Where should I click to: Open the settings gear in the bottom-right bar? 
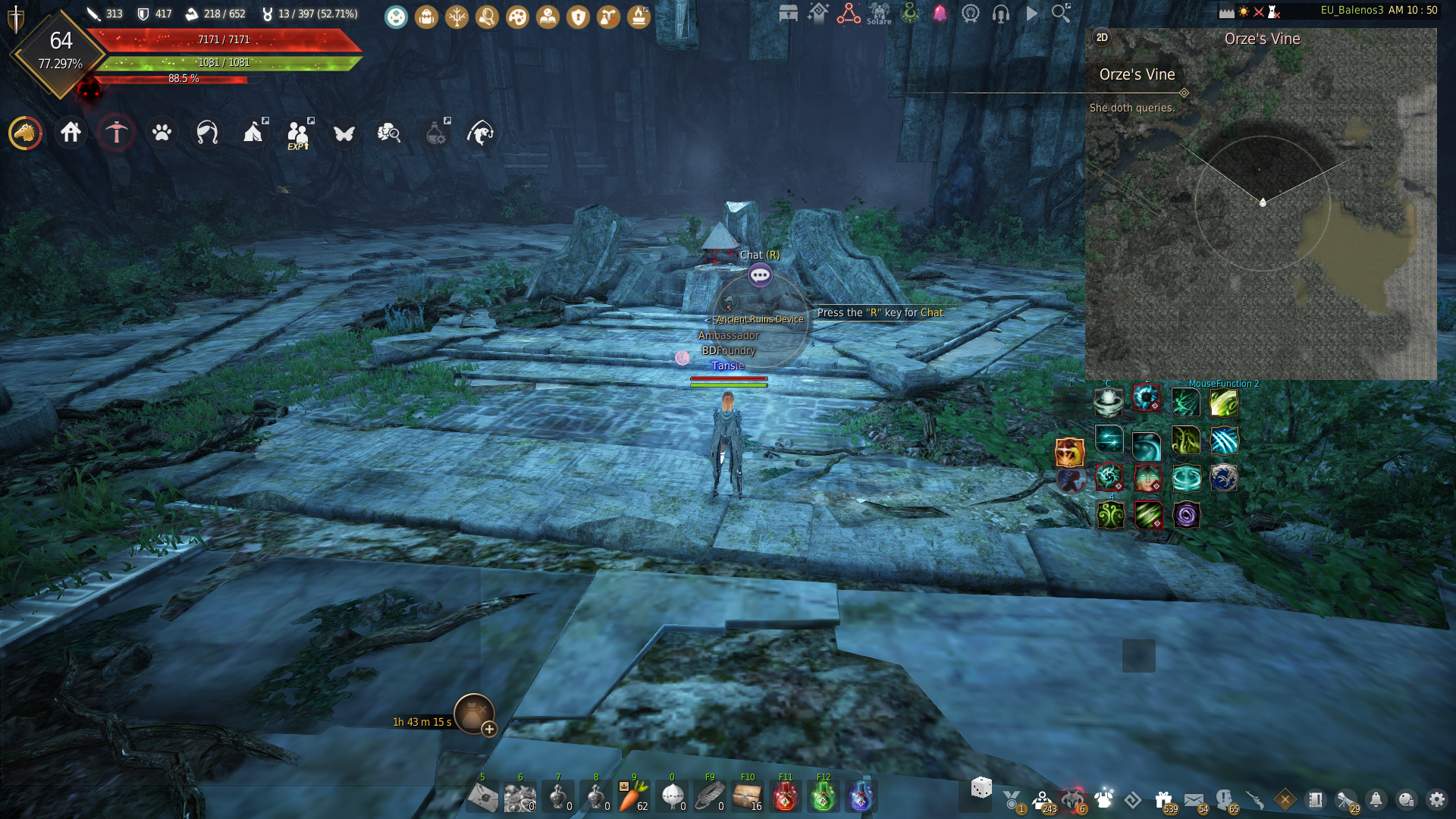[1438, 799]
